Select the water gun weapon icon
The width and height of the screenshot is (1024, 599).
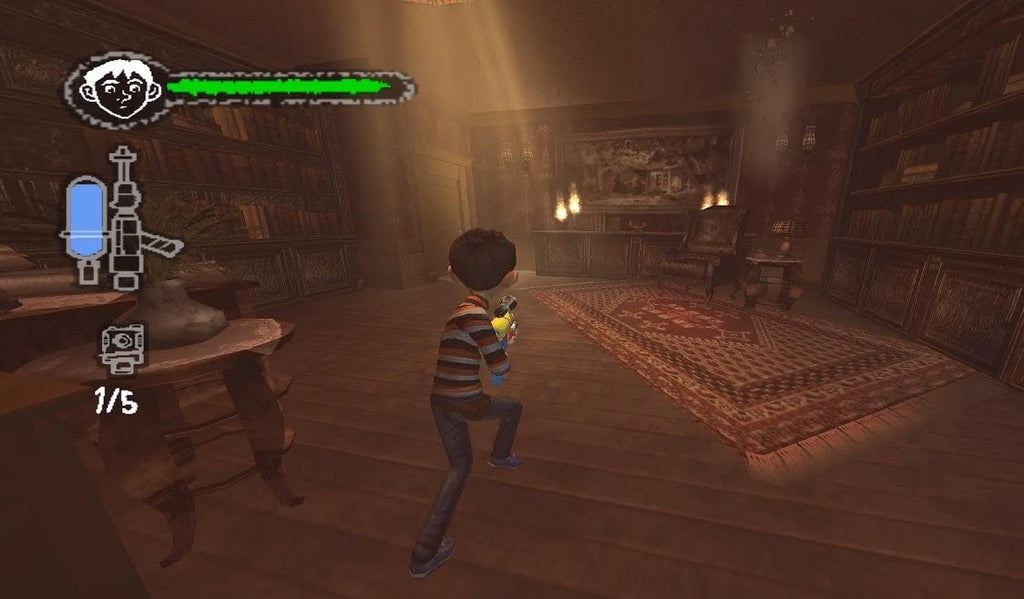pyautogui.click(x=126, y=220)
